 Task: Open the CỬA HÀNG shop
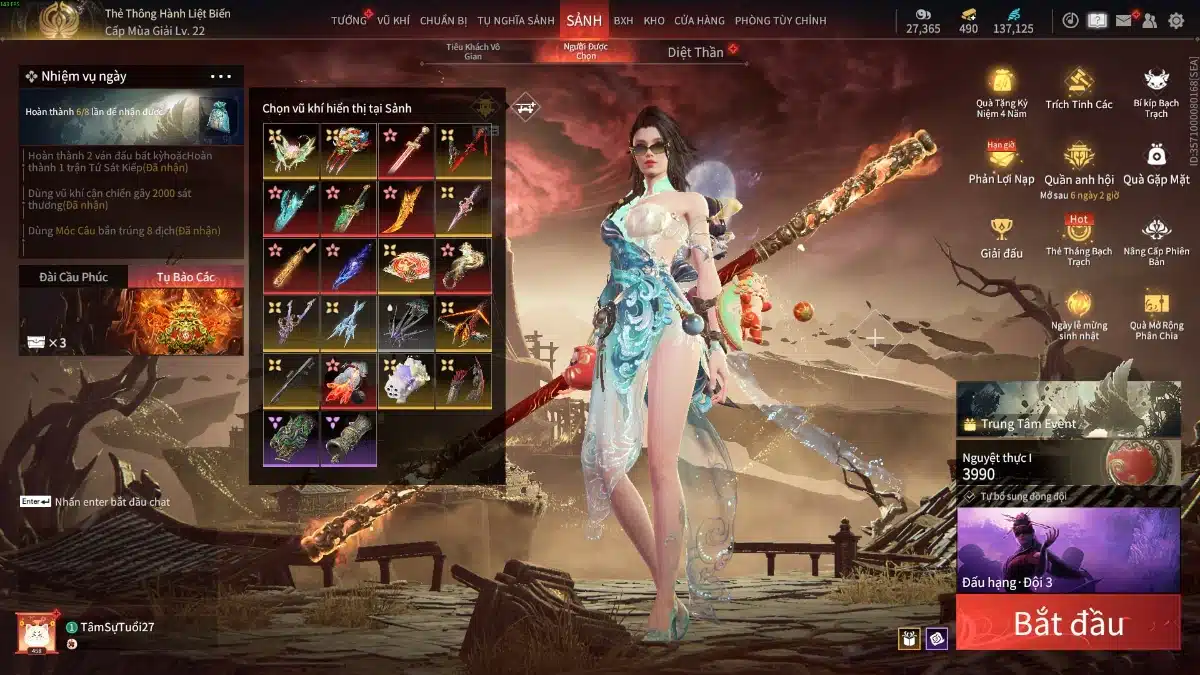tap(699, 20)
